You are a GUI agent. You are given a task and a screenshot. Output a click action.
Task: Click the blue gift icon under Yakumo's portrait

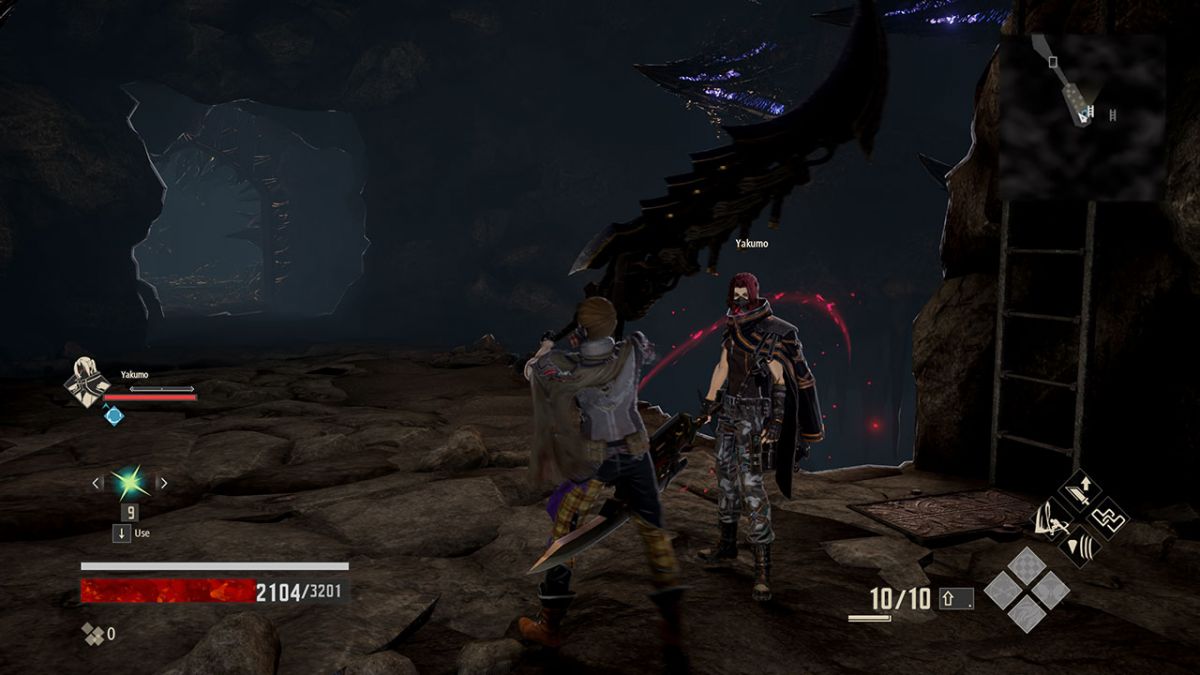pyautogui.click(x=114, y=415)
